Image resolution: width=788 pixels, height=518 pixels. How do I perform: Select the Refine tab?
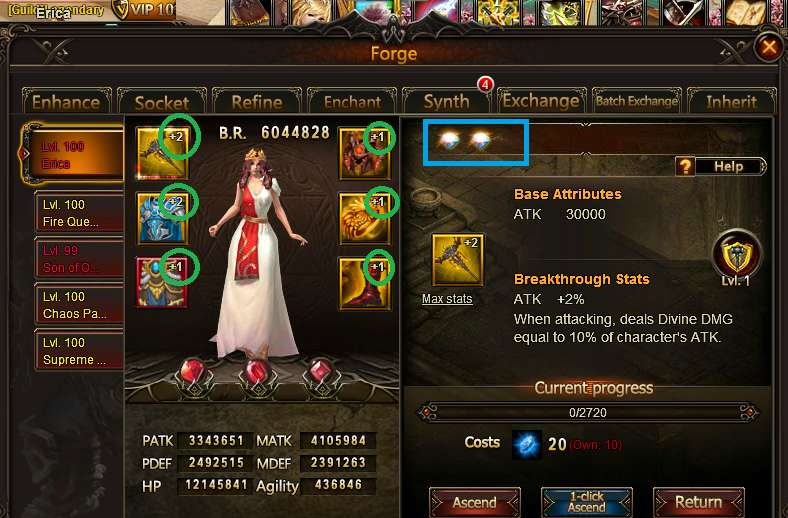pyautogui.click(x=256, y=101)
